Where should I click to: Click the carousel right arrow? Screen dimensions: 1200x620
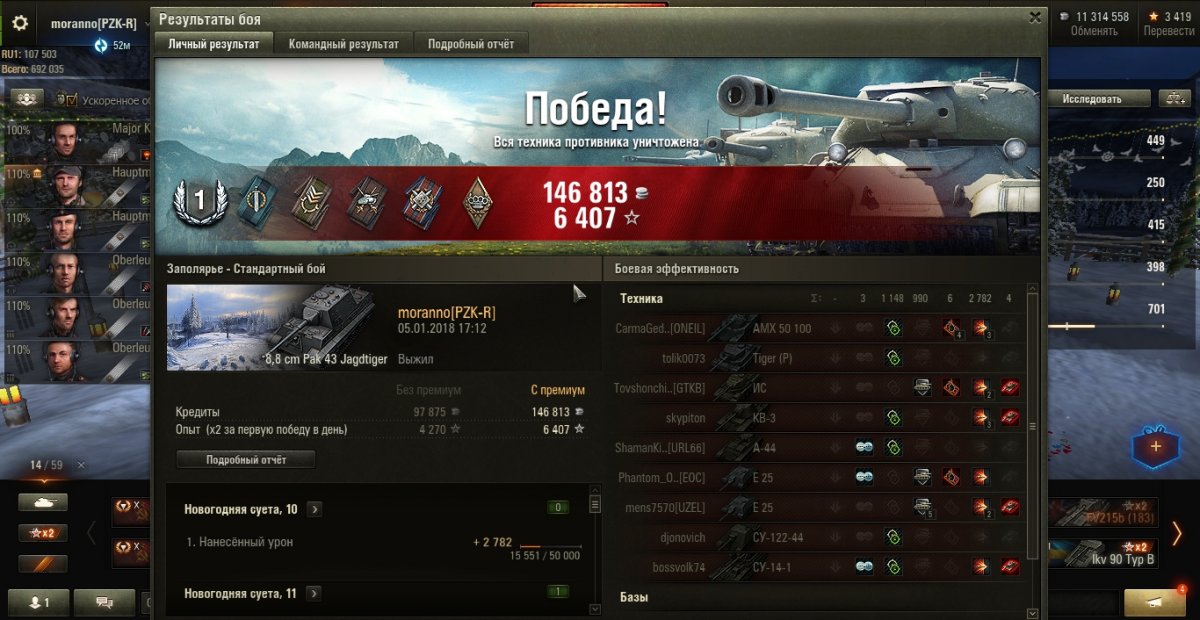click(x=1178, y=533)
